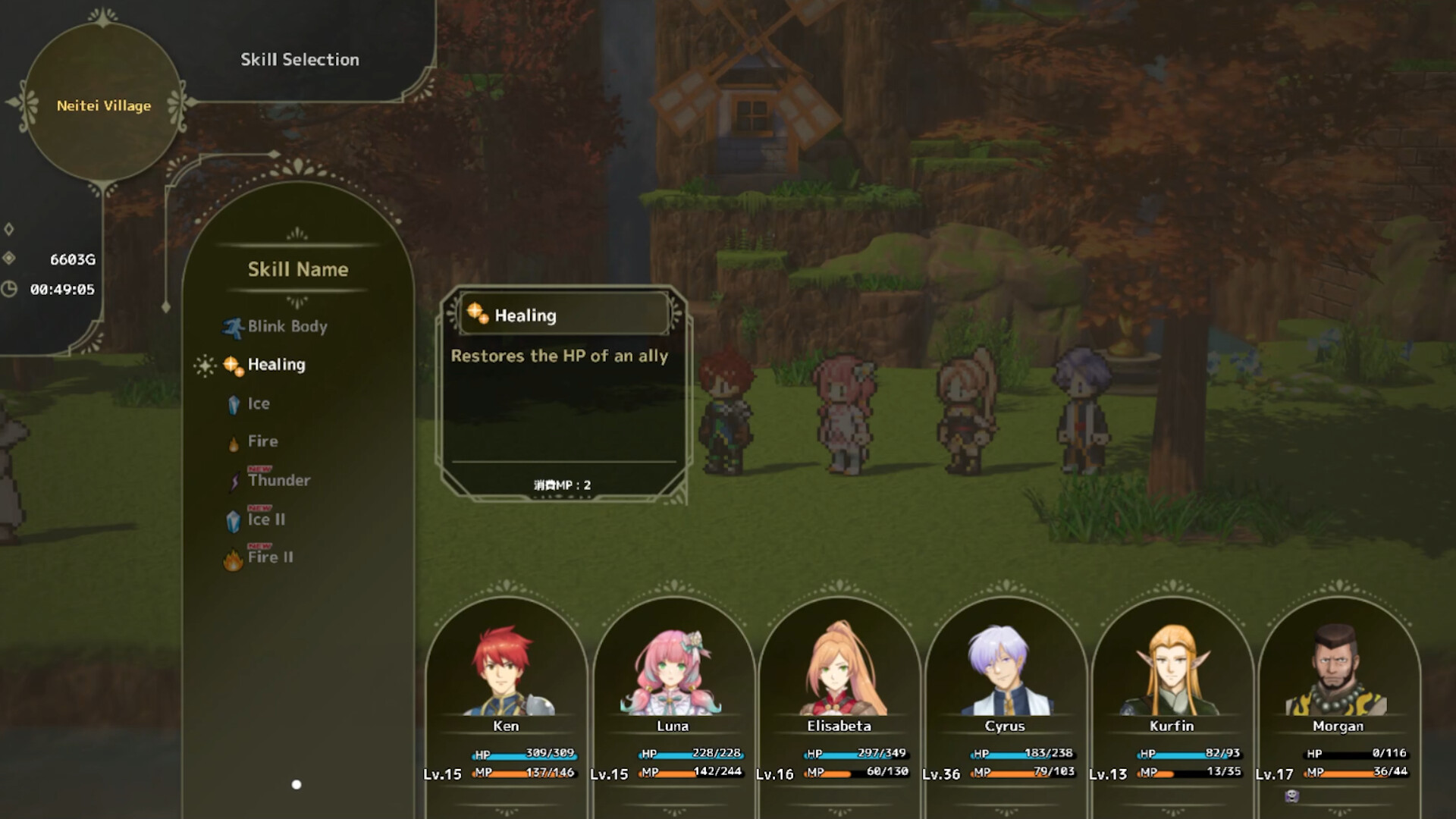This screenshot has width=1456, height=819.
Task: Select Ken's character portrait
Action: point(506,667)
